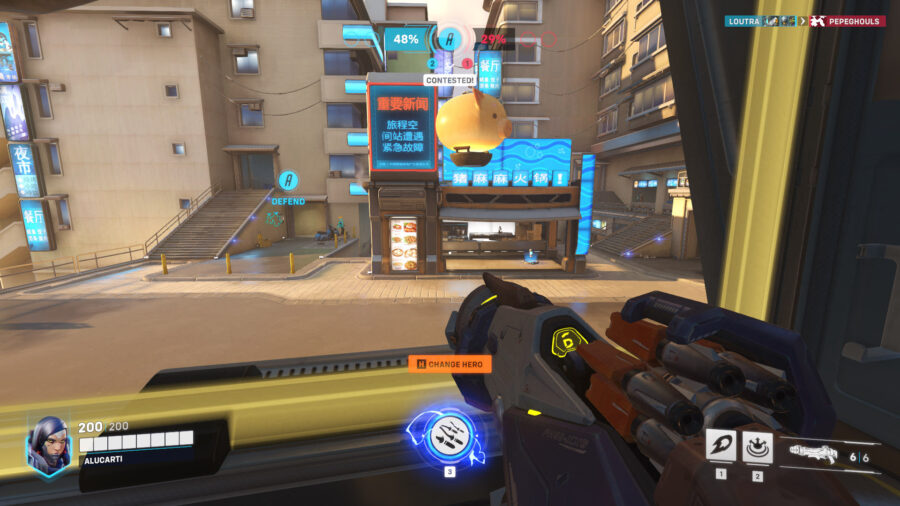The image size is (900, 506).
Task: Select the control point A objective indicator
Action: (450, 40)
